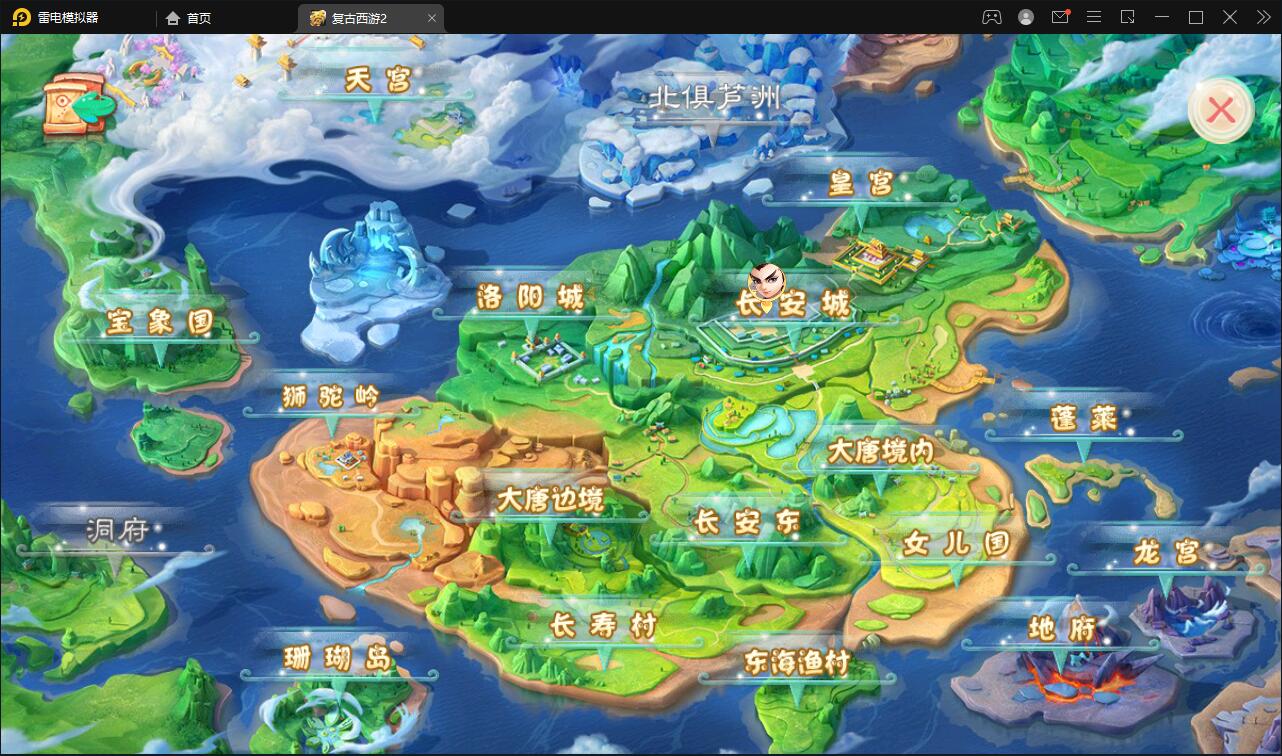Travel to 长安东
Image resolution: width=1282 pixels, height=756 pixels.
[x=747, y=522]
